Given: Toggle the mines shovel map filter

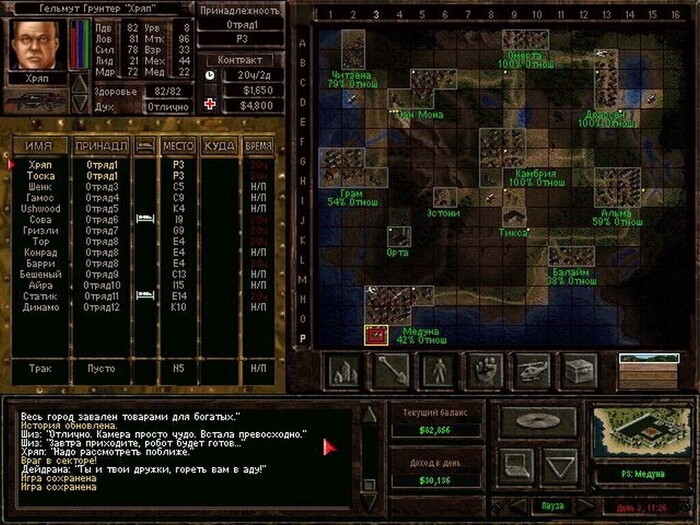Looking at the screenshot, I should click(x=389, y=371).
